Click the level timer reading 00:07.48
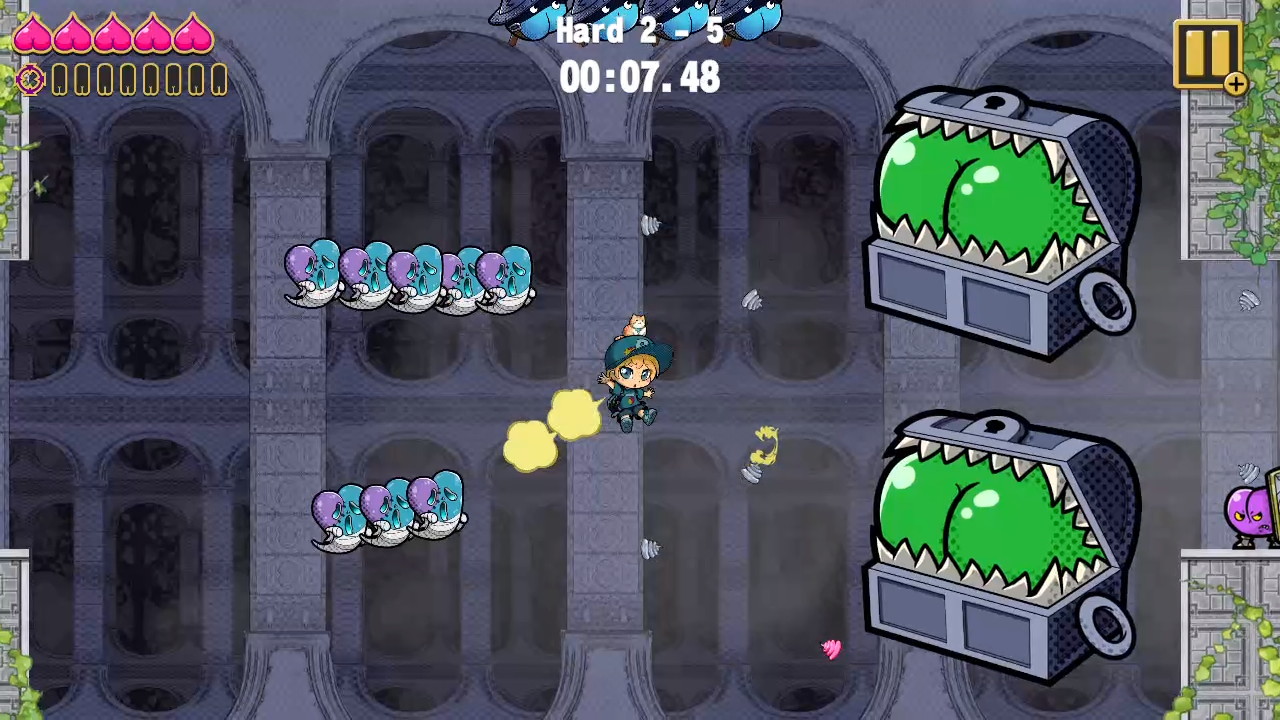This screenshot has width=1280, height=720. [640, 79]
